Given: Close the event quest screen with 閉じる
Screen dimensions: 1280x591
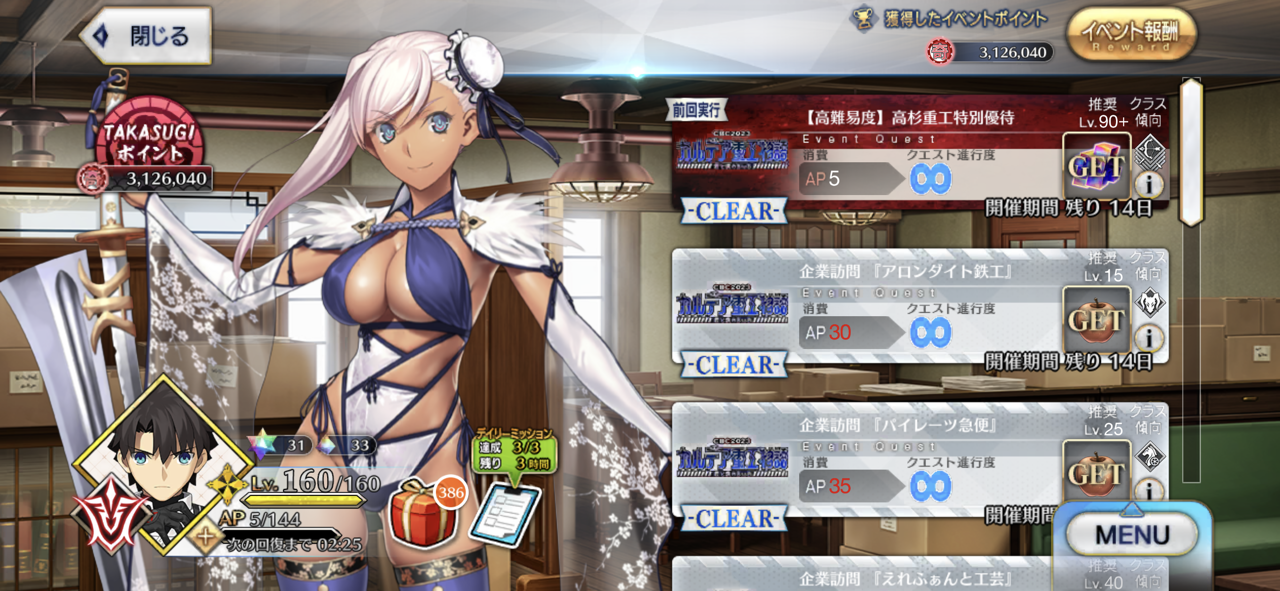Looking at the screenshot, I should (x=146, y=37).
